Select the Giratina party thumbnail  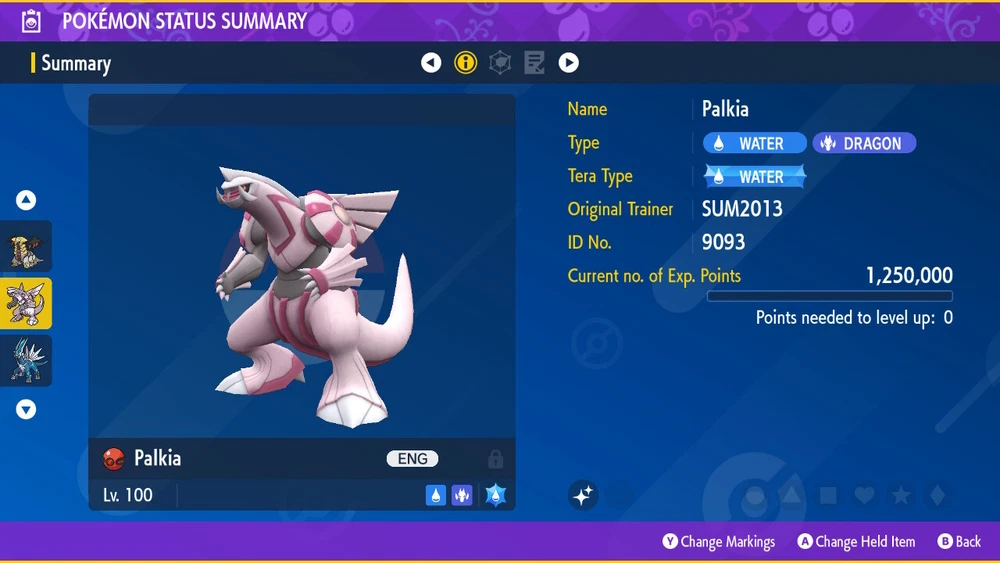[26, 247]
